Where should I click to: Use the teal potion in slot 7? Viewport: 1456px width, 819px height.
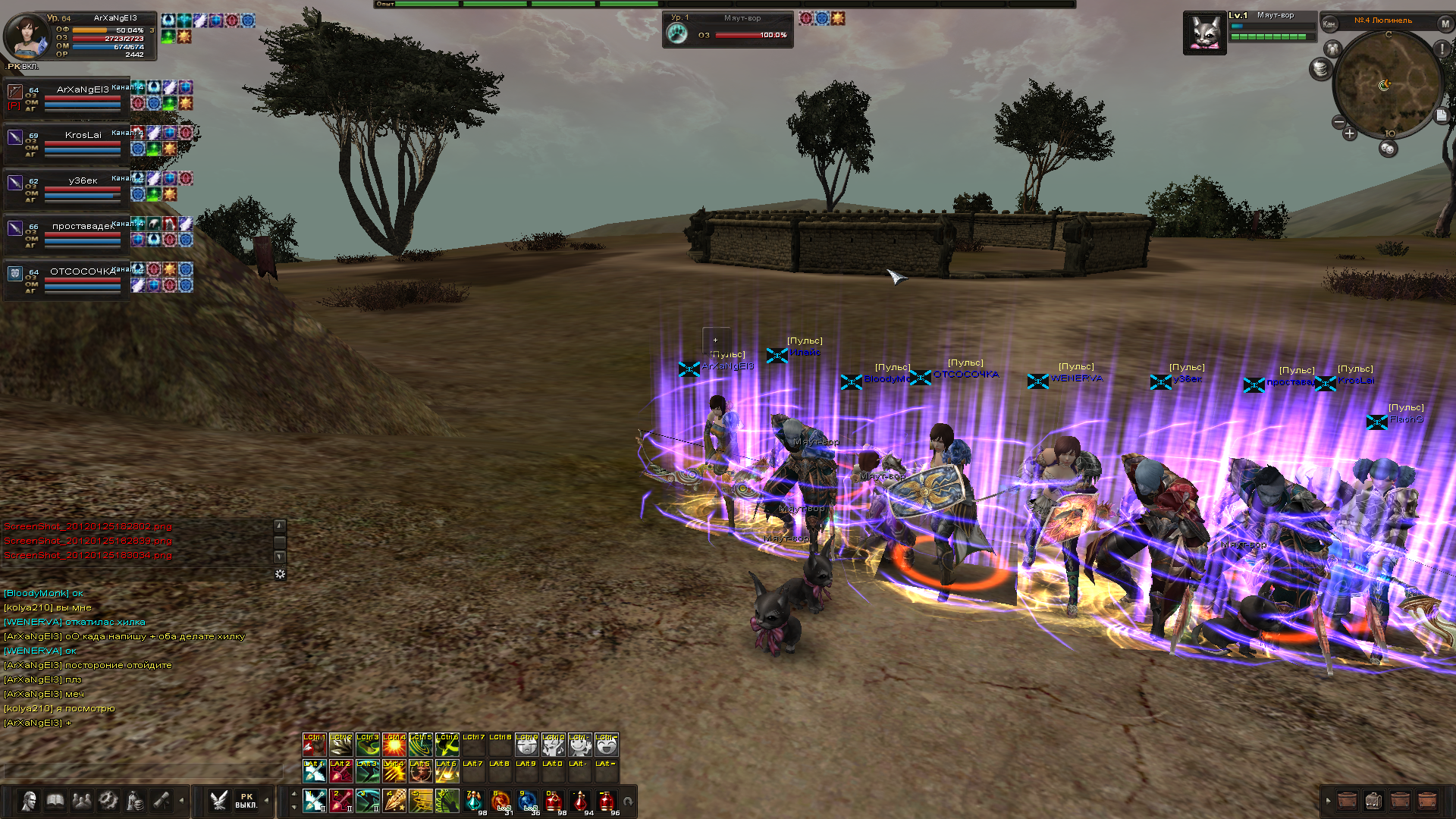pos(474,801)
